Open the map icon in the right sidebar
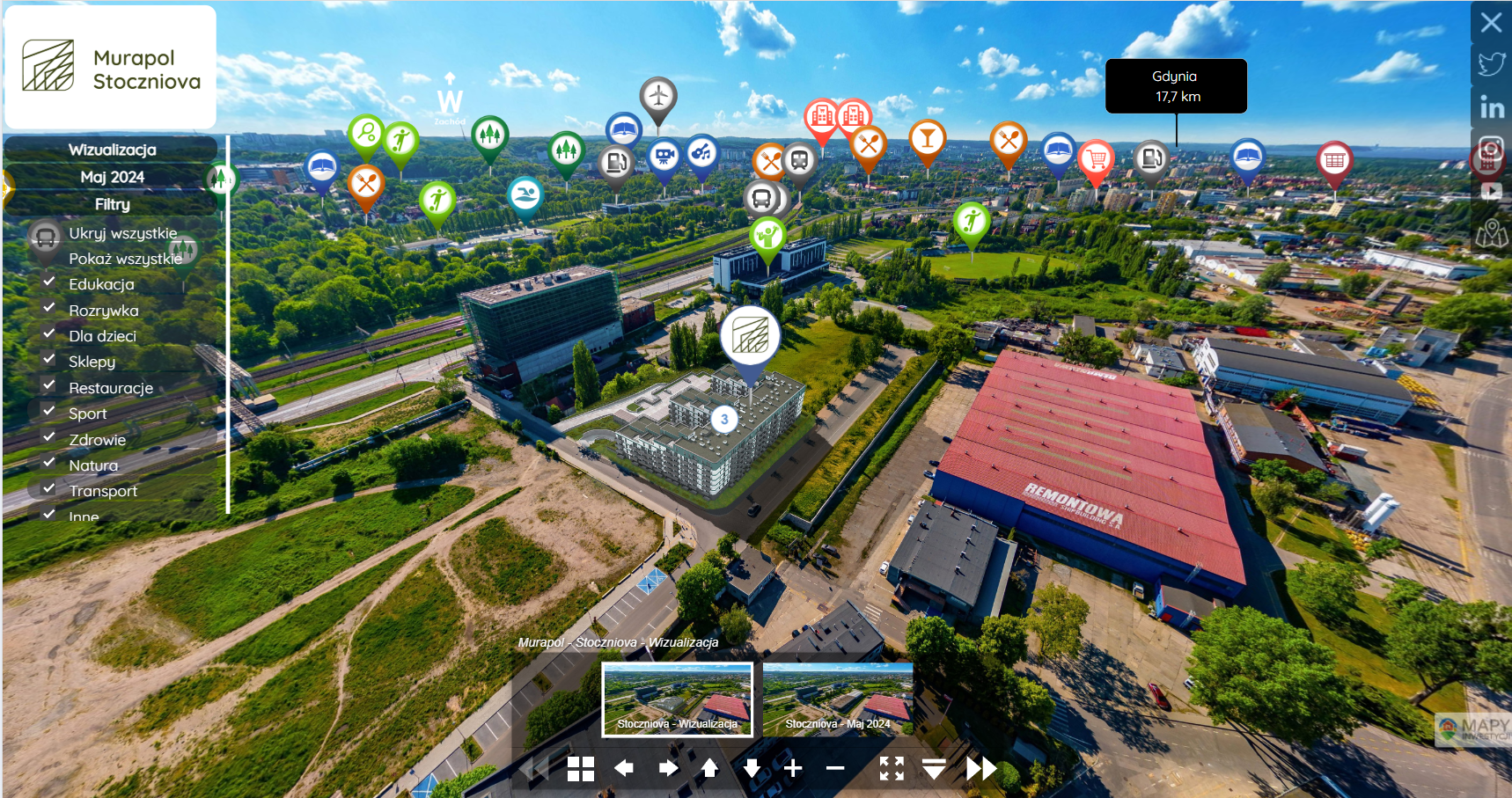 click(1491, 233)
